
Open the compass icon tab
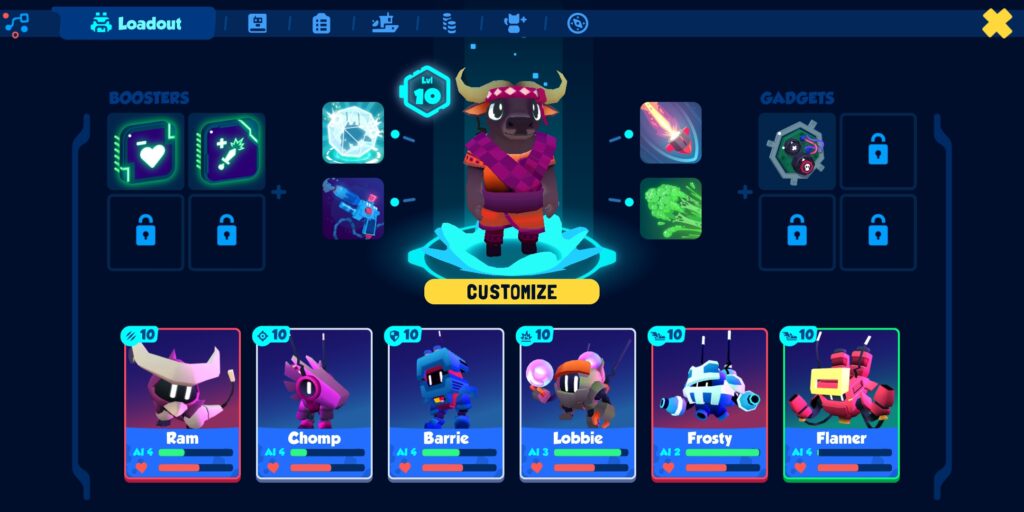click(578, 23)
